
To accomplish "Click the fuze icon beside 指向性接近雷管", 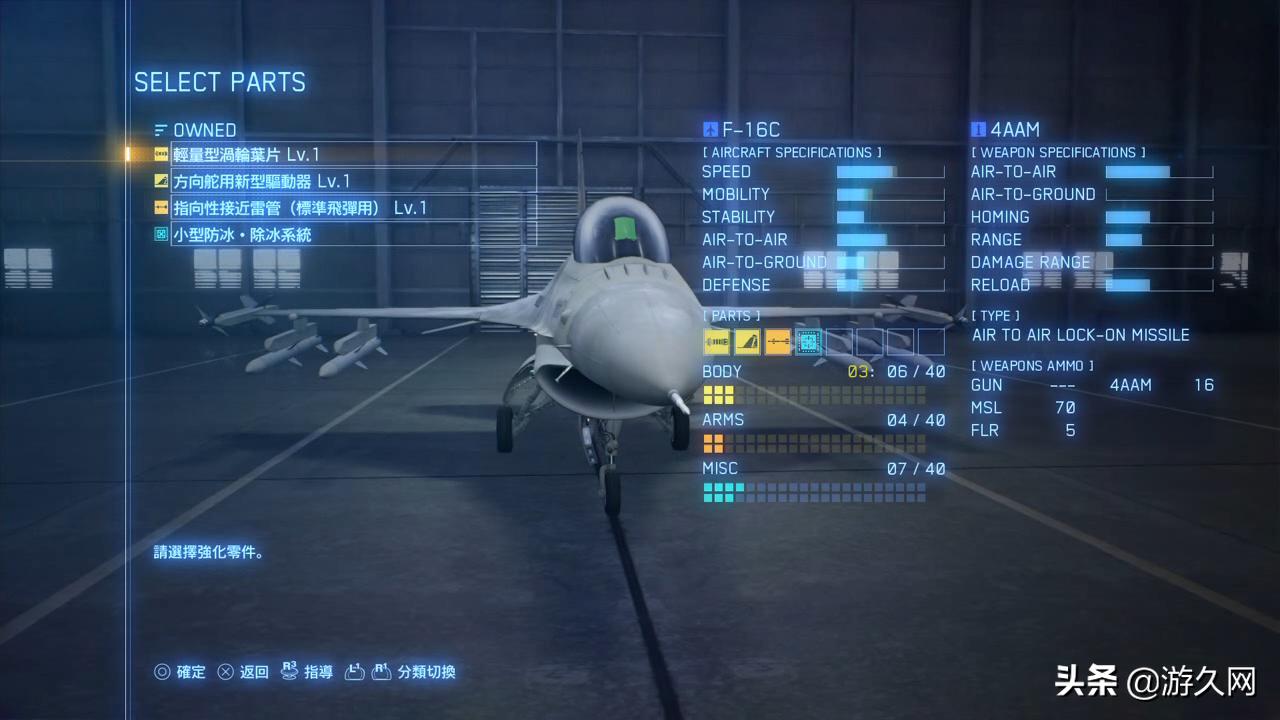I will (161, 208).
